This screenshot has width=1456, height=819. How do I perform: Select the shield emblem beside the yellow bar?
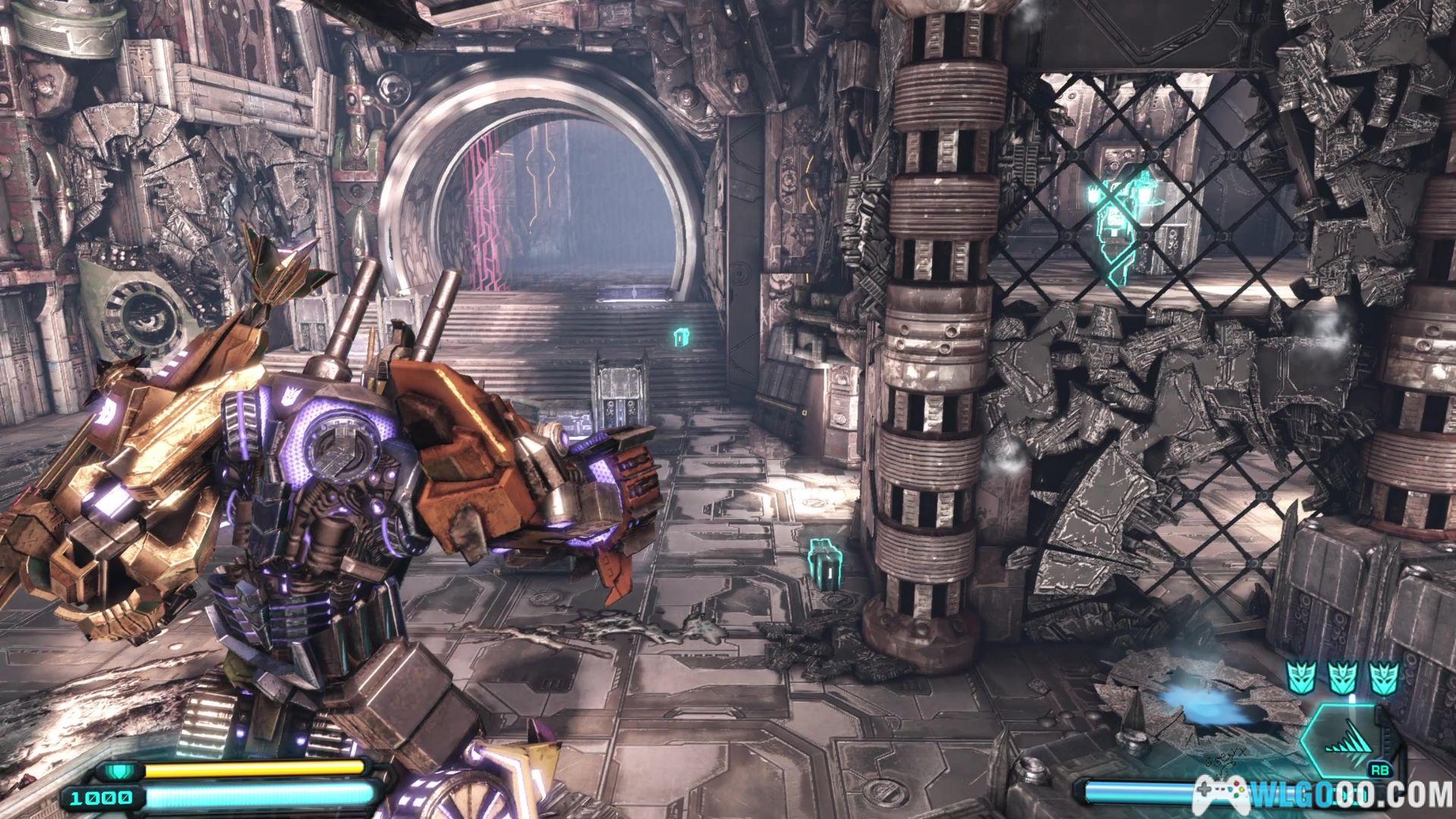pos(117,770)
